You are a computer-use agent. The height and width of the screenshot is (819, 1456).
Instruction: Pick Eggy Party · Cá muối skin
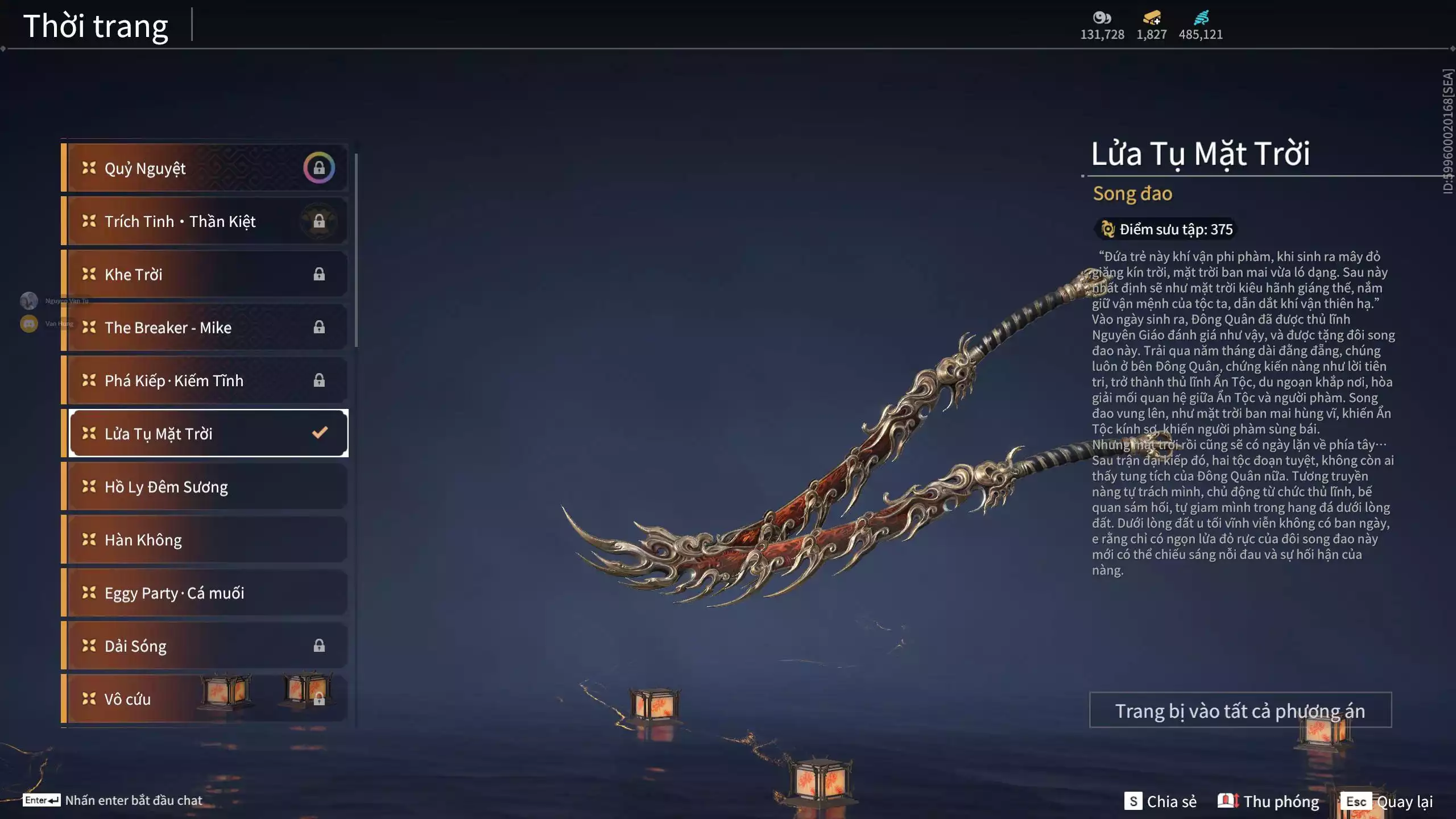pyautogui.click(x=205, y=593)
